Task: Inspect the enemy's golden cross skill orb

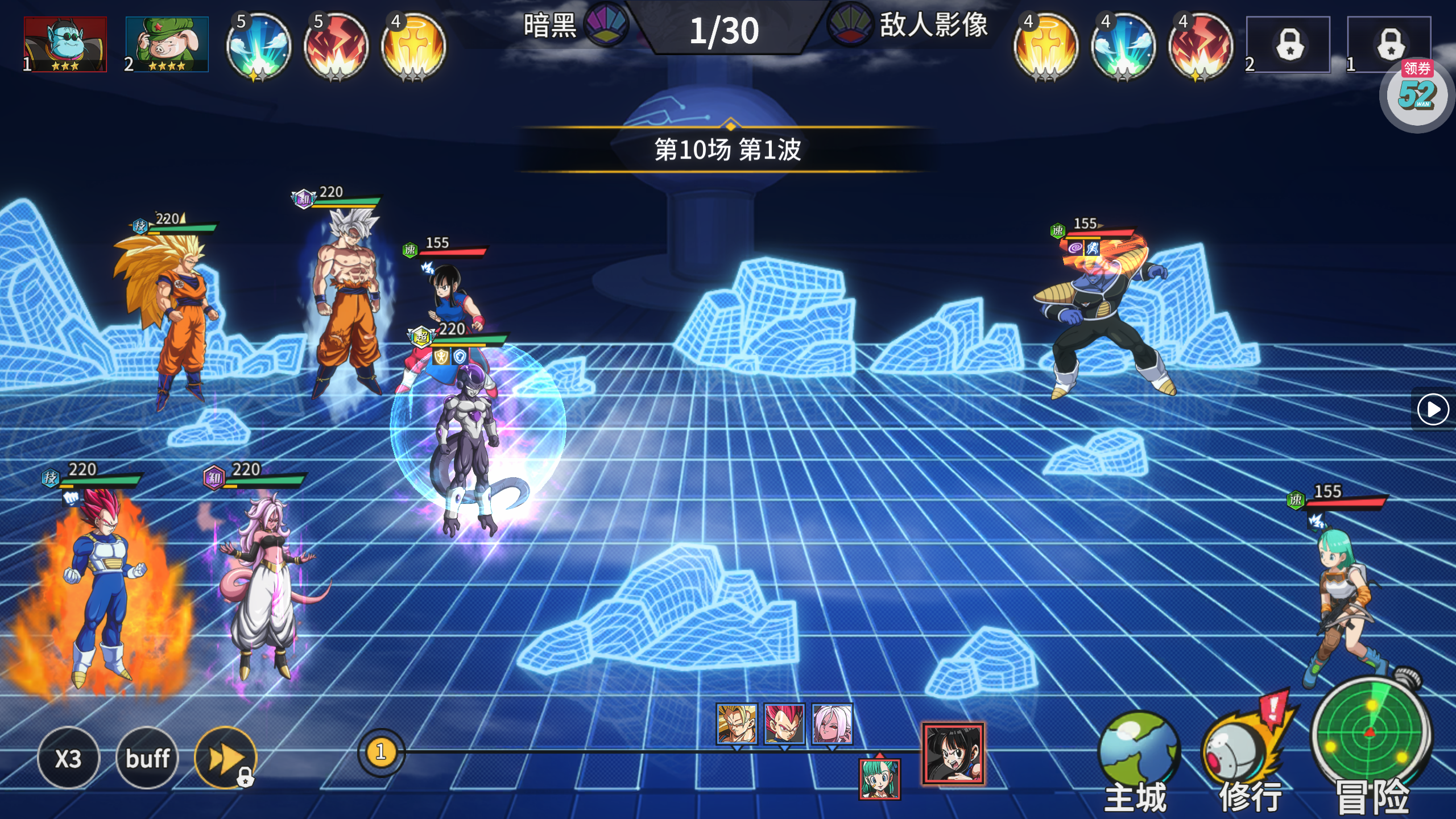Action: click(1045, 47)
